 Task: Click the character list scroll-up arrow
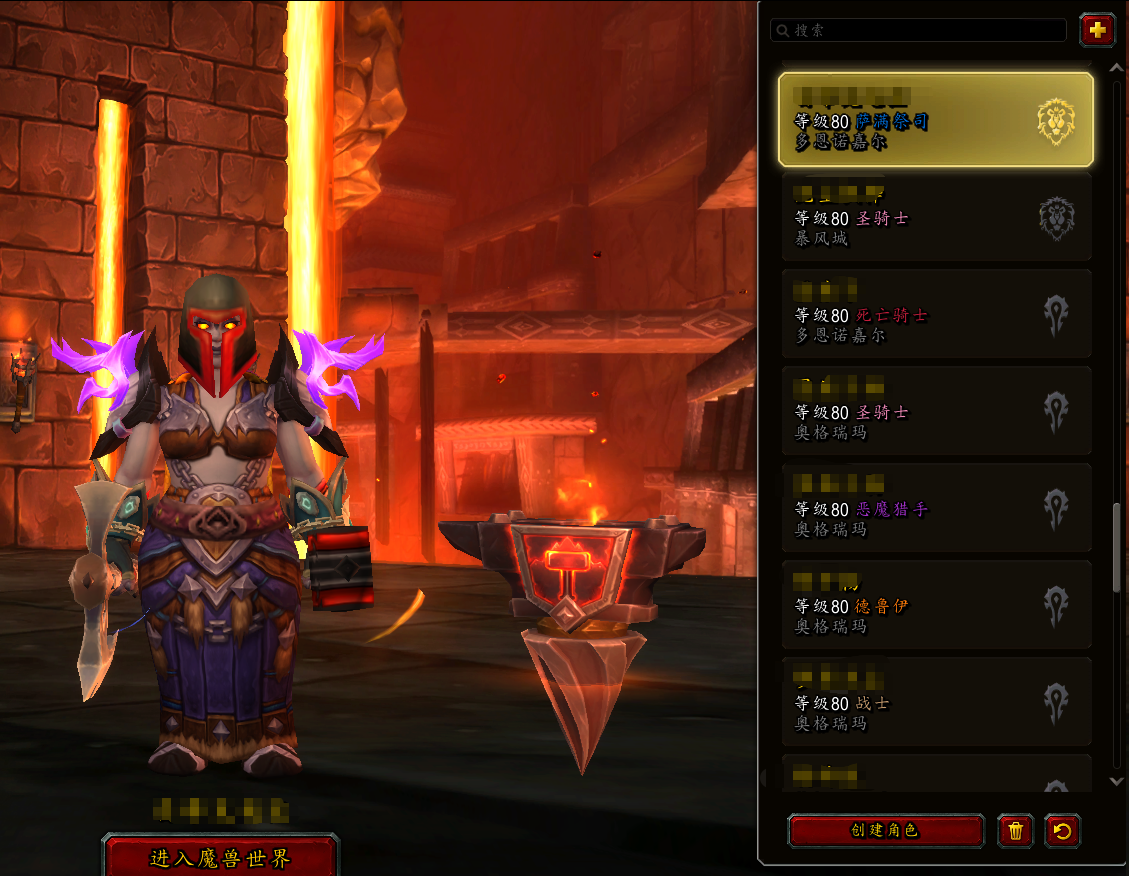1117,67
